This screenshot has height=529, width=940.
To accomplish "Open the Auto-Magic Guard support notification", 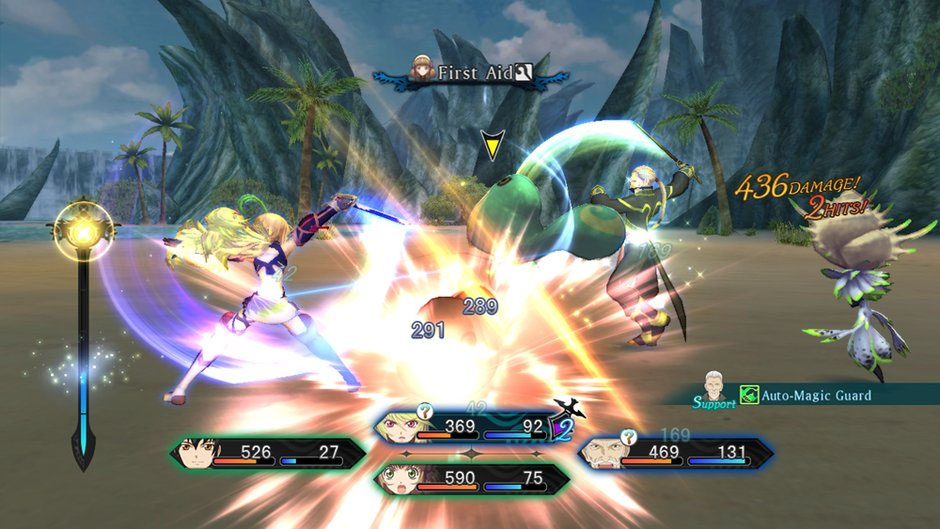I will click(800, 396).
